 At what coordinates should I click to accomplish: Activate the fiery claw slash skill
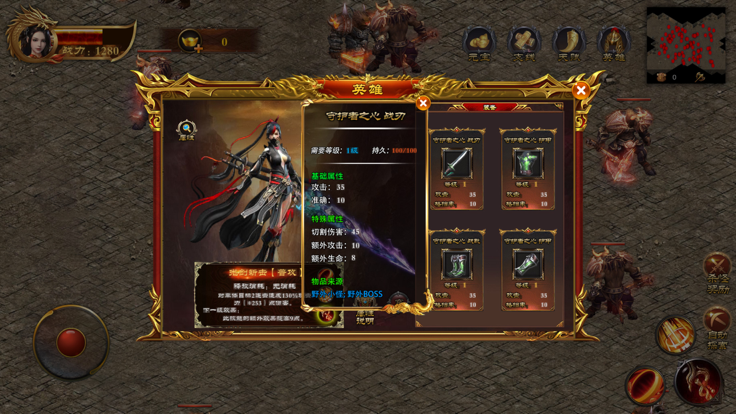pos(676,335)
